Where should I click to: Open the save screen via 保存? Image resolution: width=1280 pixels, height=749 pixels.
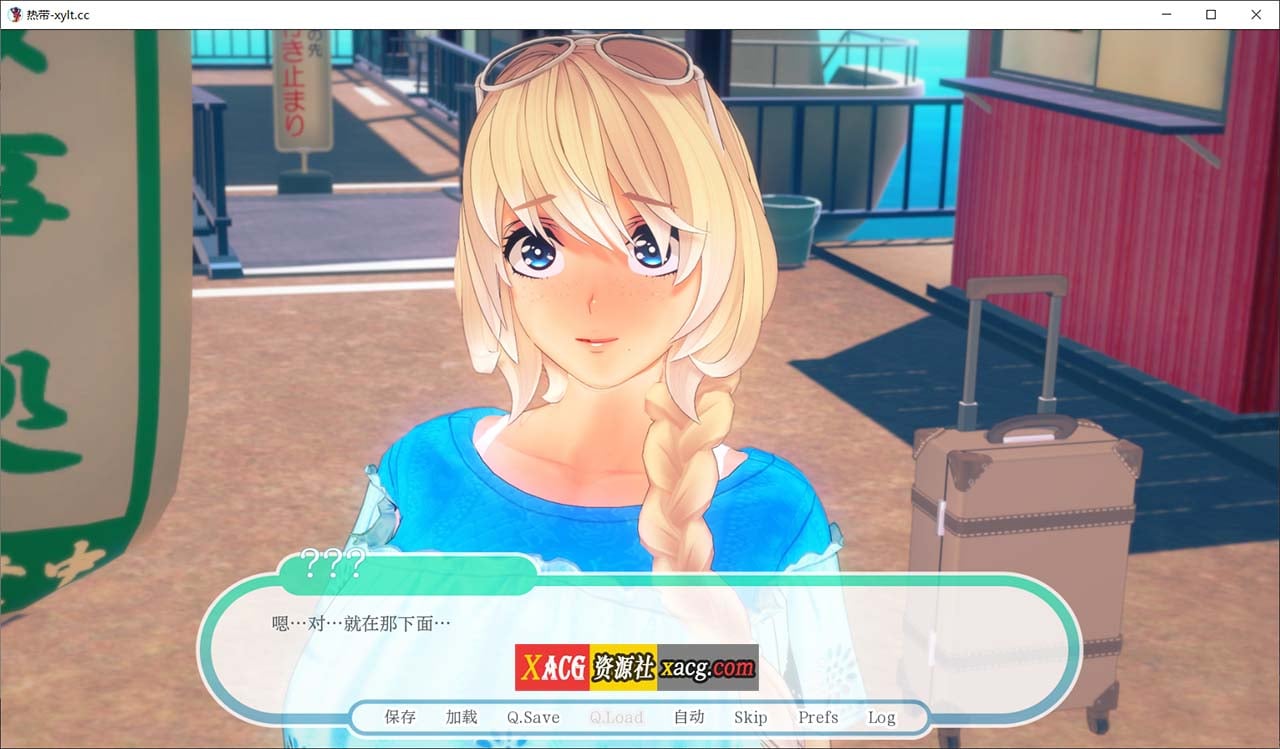click(x=397, y=717)
